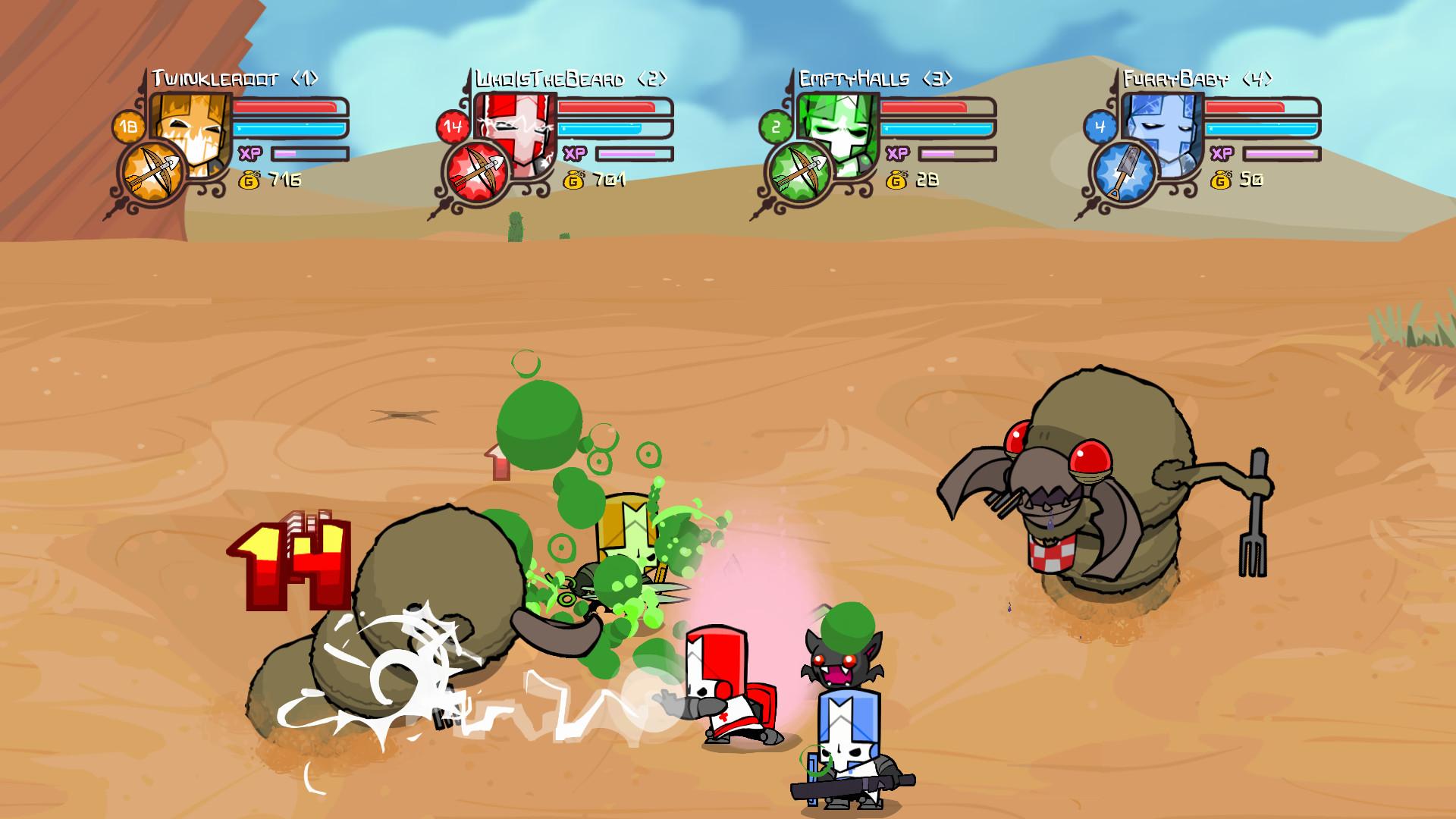Click FurryBaby's gold pouch icon
The width and height of the screenshot is (1456, 819).
(1222, 181)
